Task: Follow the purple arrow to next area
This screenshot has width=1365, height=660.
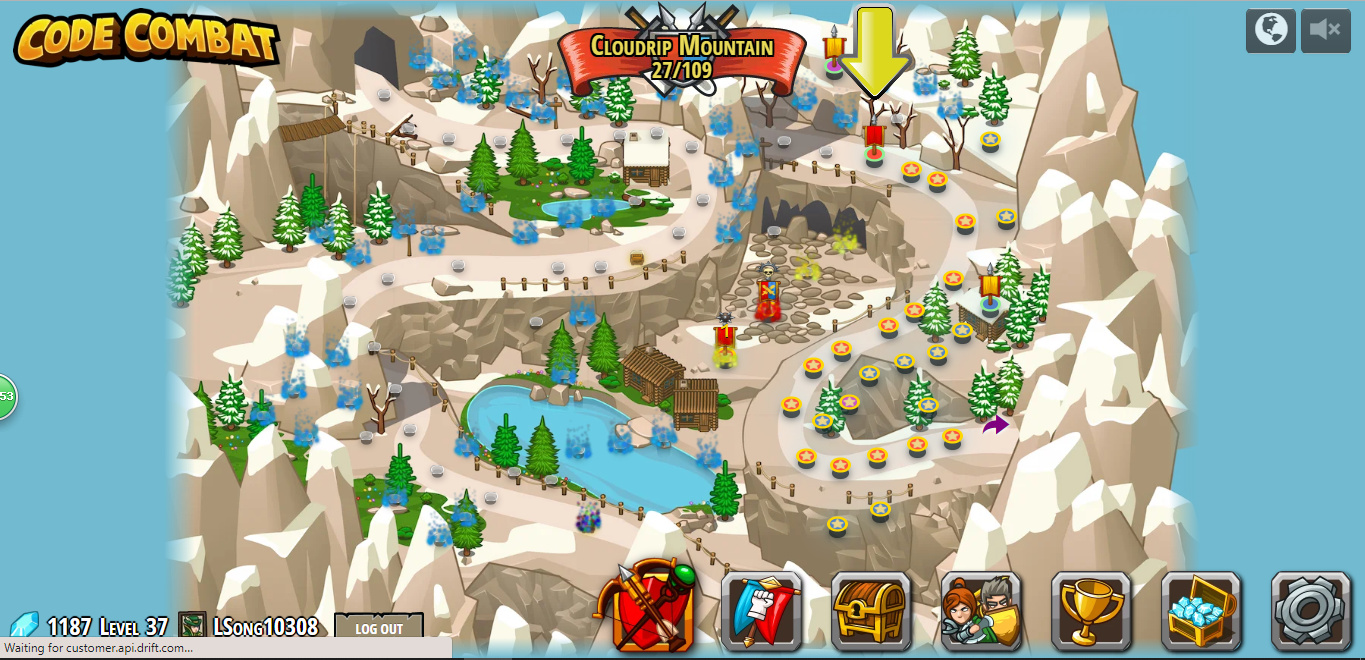Action: point(995,425)
